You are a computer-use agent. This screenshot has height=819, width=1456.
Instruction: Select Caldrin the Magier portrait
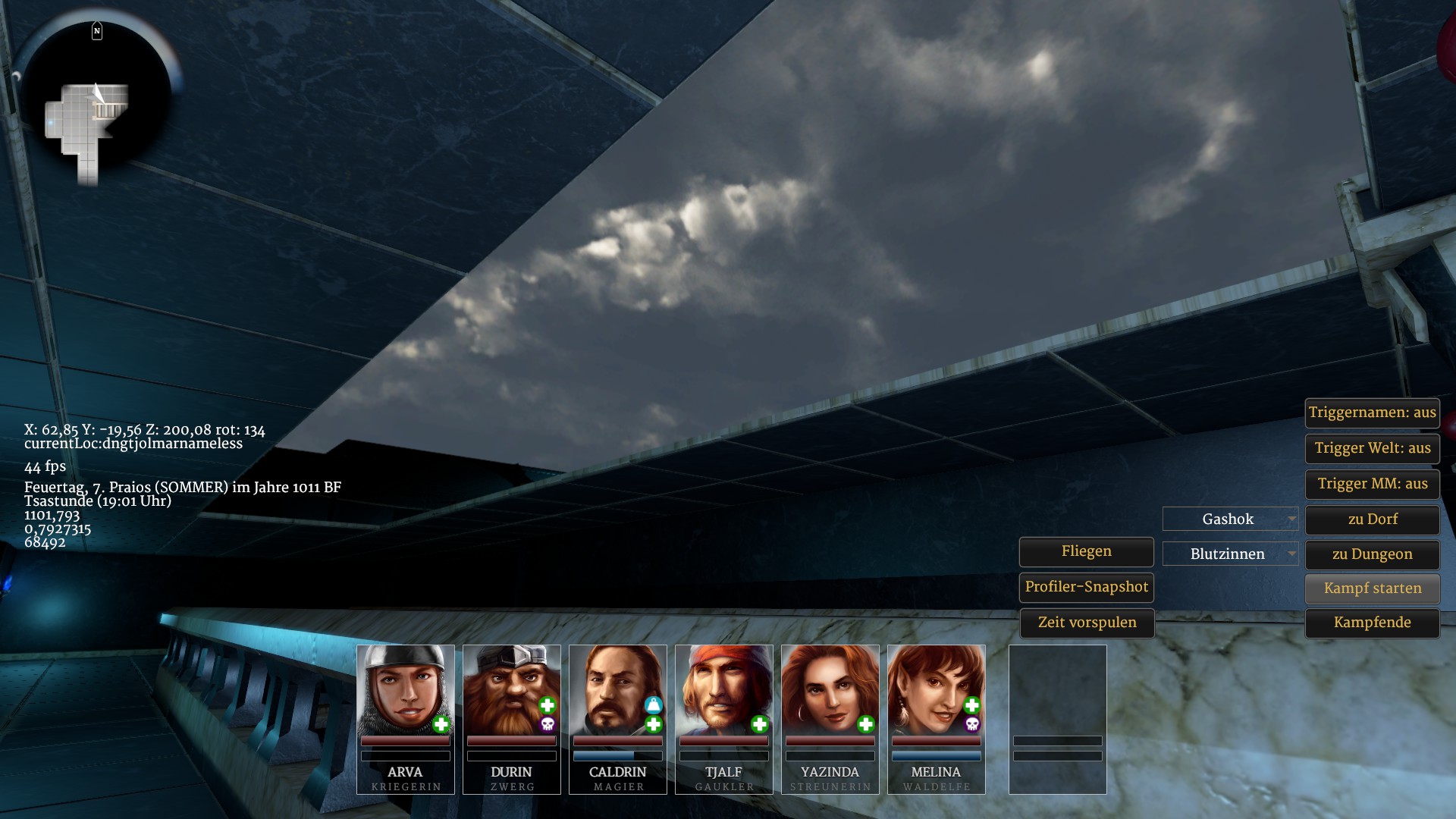(x=617, y=689)
